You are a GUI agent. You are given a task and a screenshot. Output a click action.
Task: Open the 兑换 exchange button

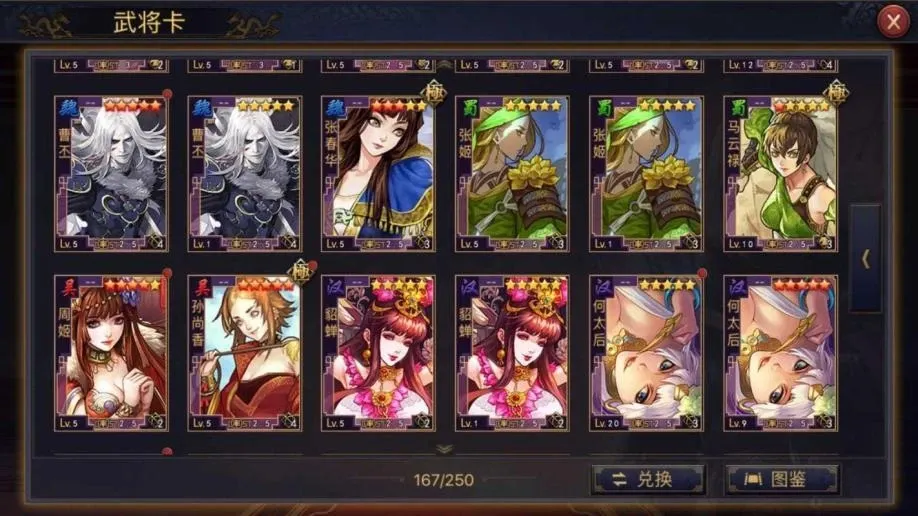tap(647, 479)
